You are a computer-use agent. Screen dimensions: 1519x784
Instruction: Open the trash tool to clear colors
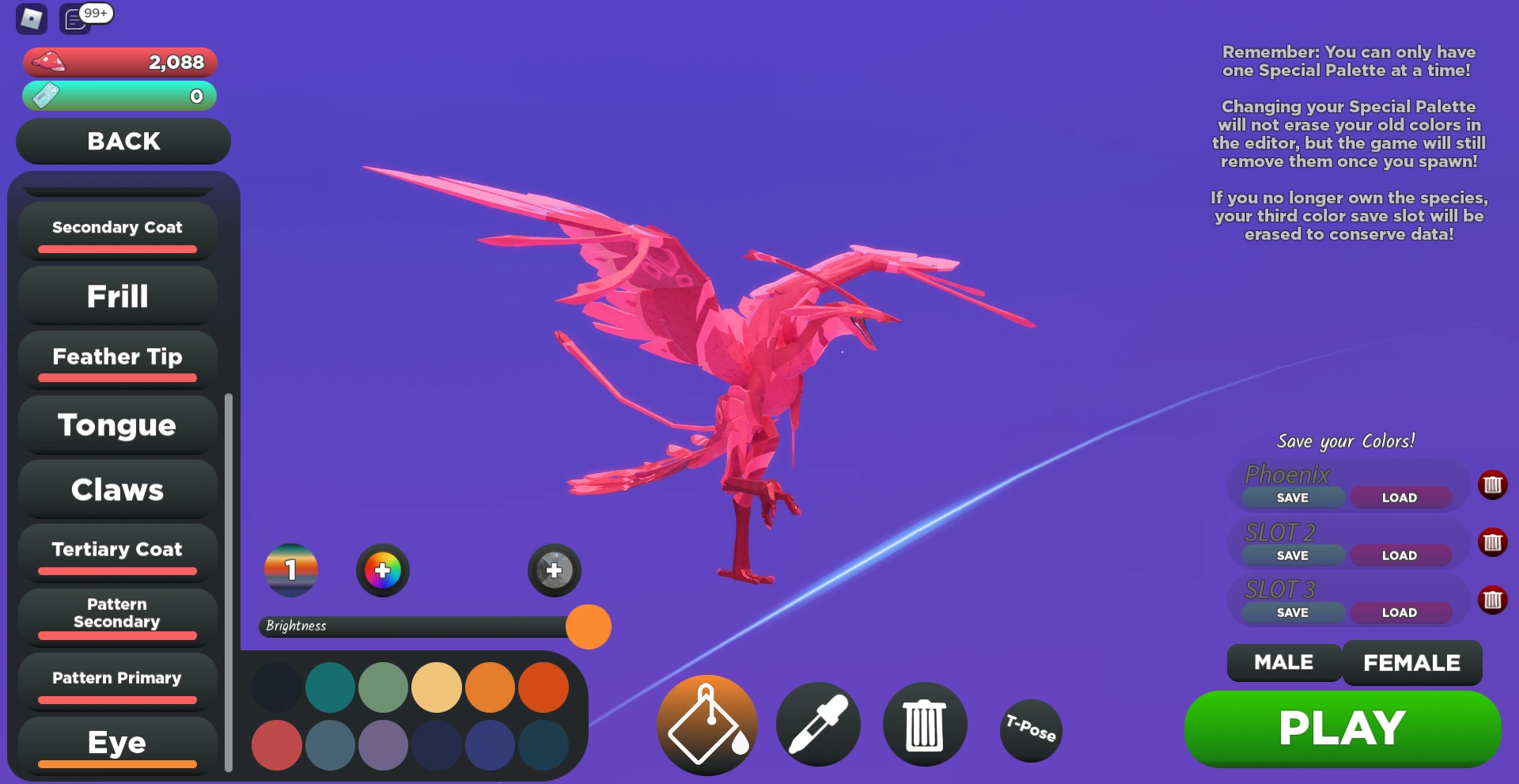(x=925, y=724)
